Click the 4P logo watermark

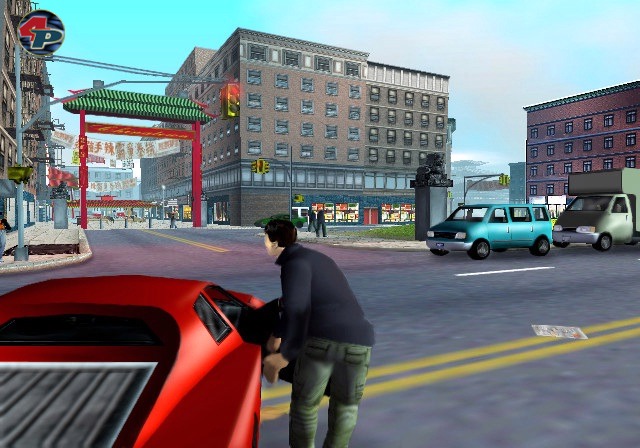[x=40, y=32]
